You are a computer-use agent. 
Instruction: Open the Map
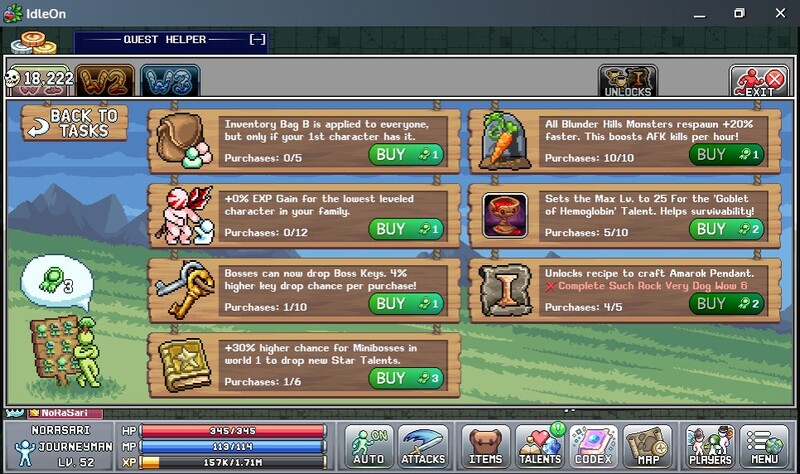[648, 446]
